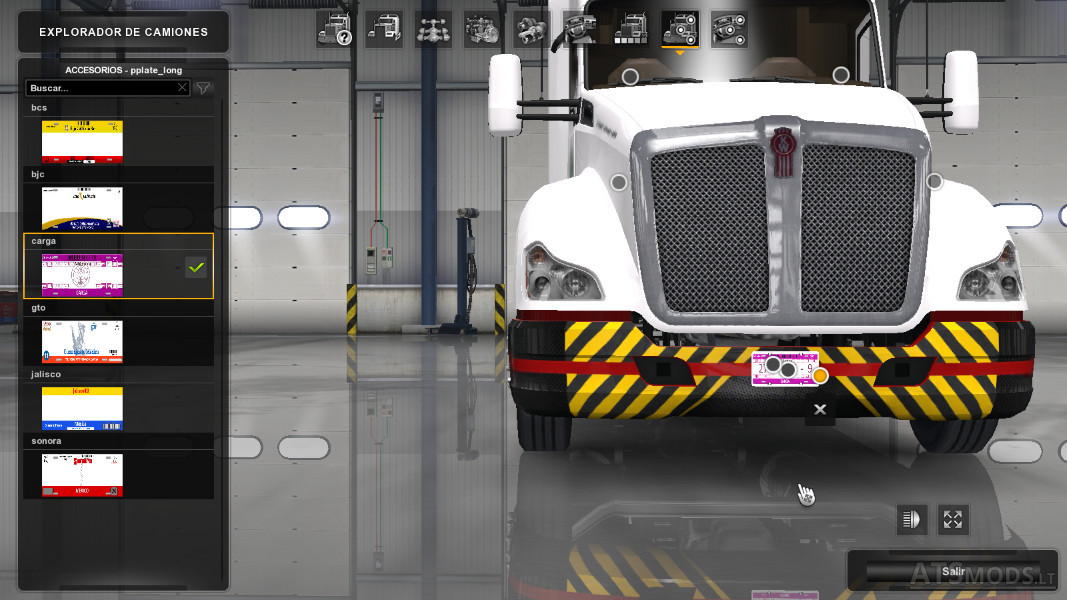Open the truck paint swatches tab
This screenshot has height=600, width=1067.
click(x=630, y=30)
